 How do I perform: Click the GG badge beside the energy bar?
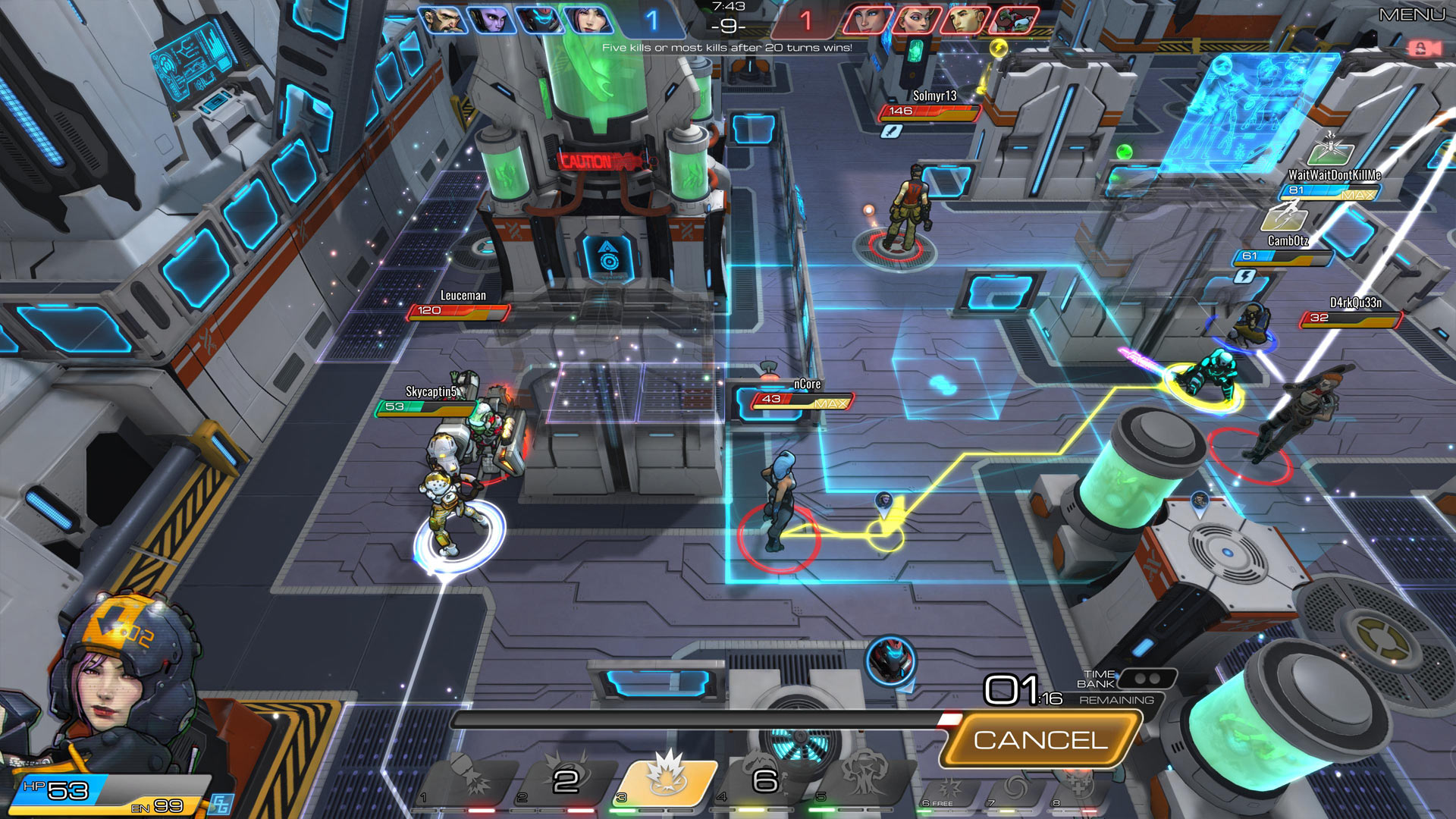(x=221, y=804)
